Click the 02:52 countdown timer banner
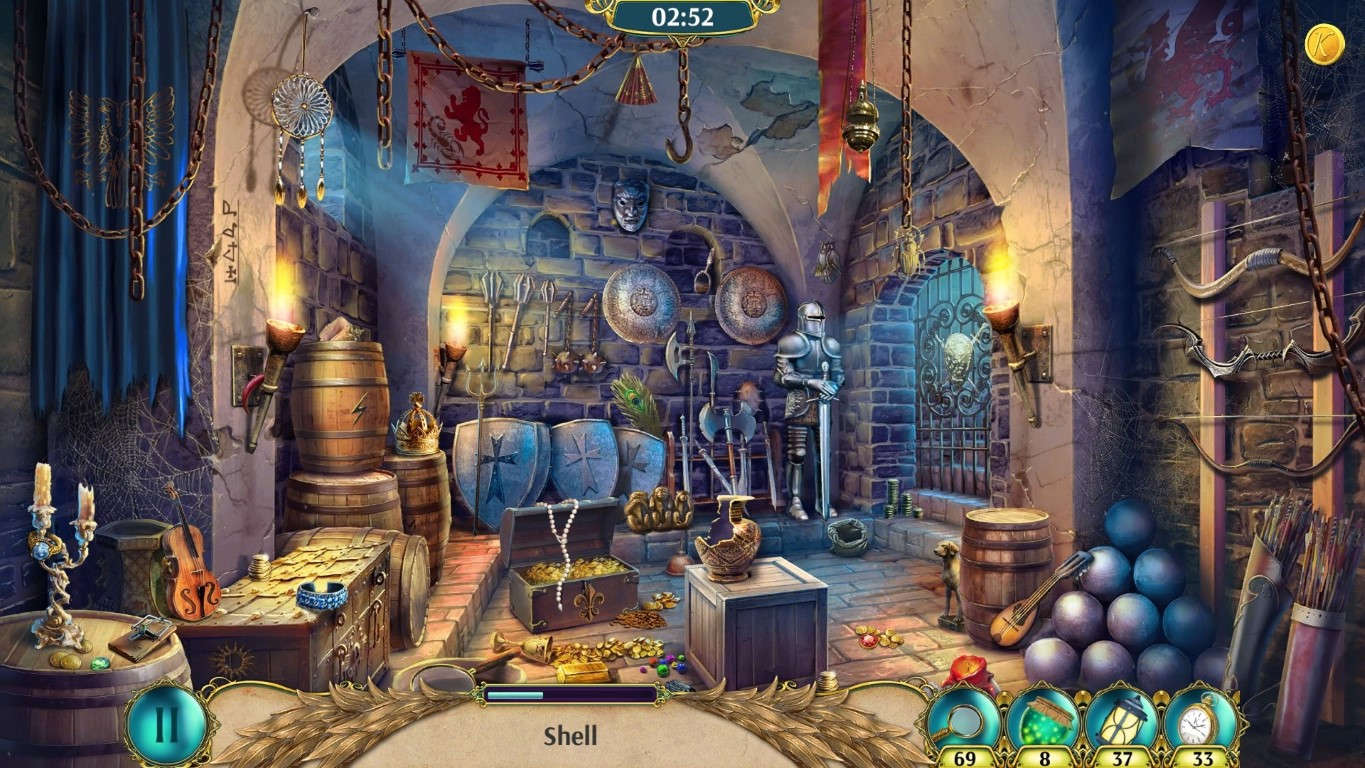 (x=683, y=16)
